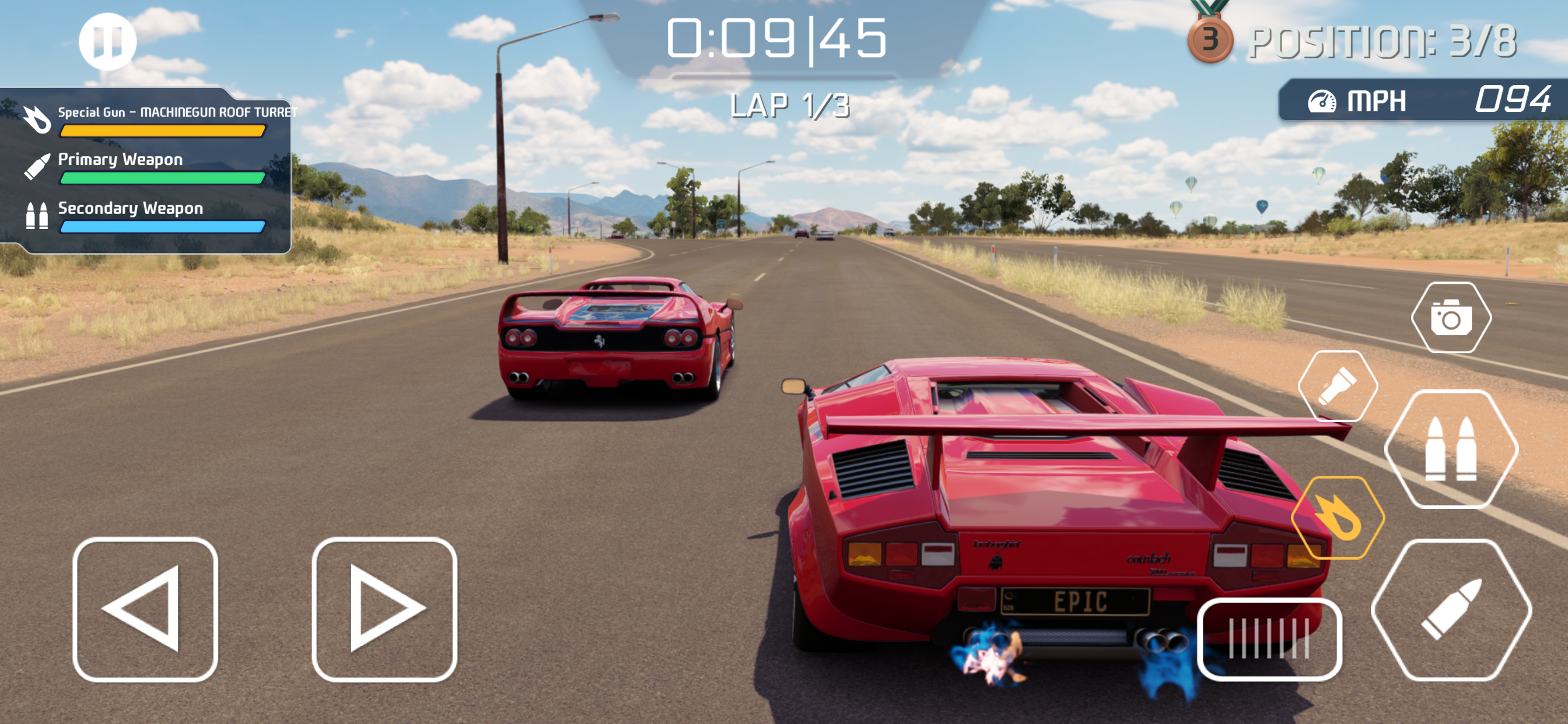Fire the primary weapon single bullet button
This screenshot has height=724, width=1568.
(x=1451, y=609)
